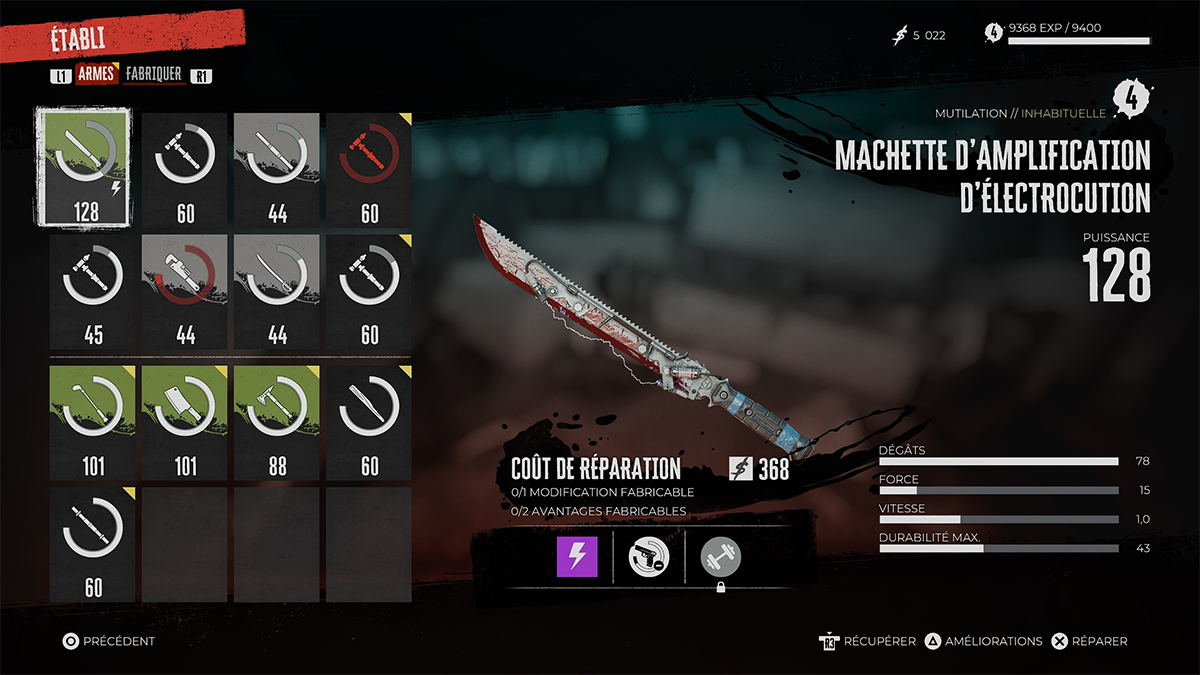Screen dimensions: 1200x675
Task: Choose the meat cleaver weapon slot
Action: pyautogui.click(x=185, y=418)
